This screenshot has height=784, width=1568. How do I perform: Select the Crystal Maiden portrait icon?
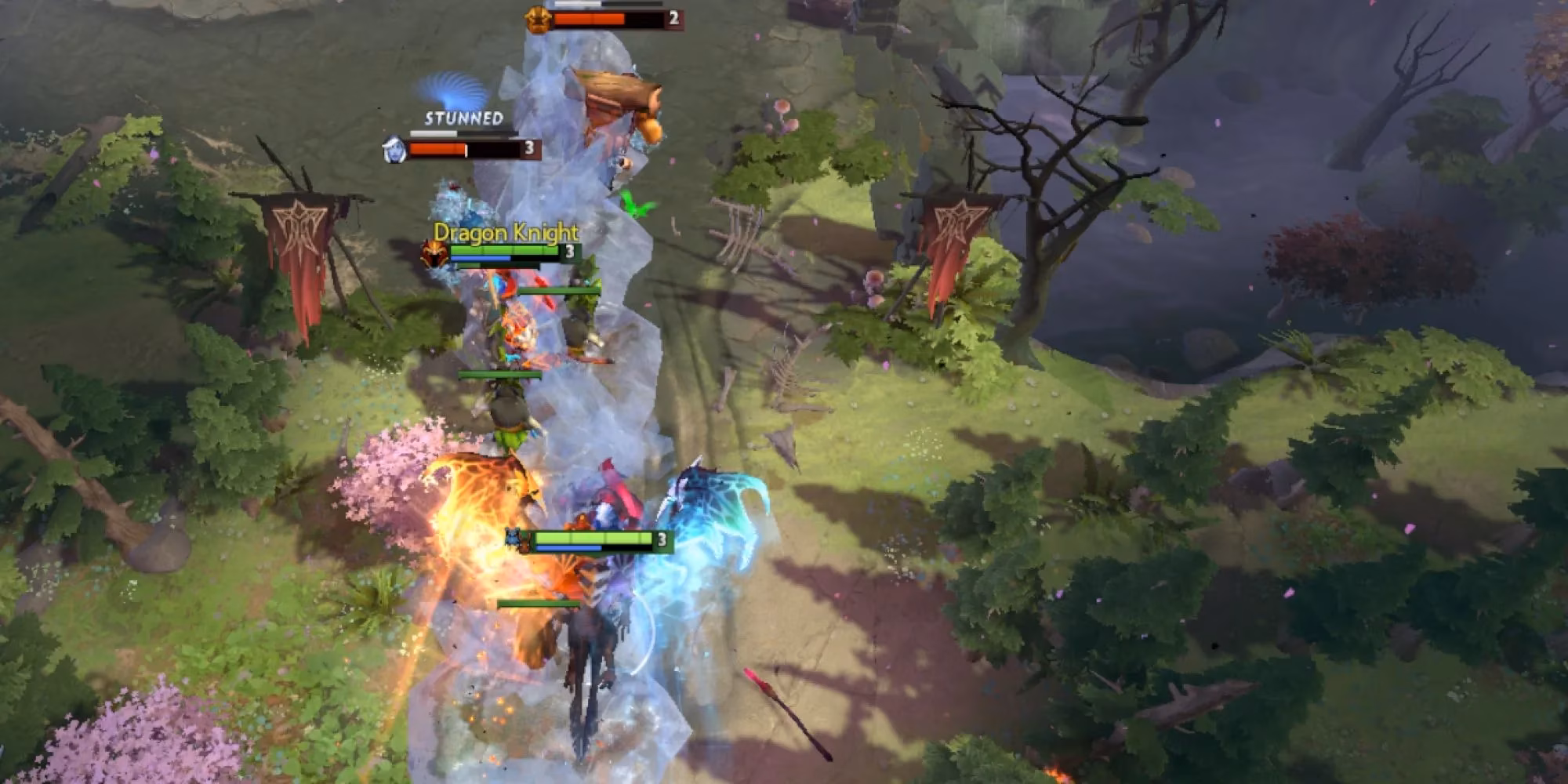coord(393,149)
